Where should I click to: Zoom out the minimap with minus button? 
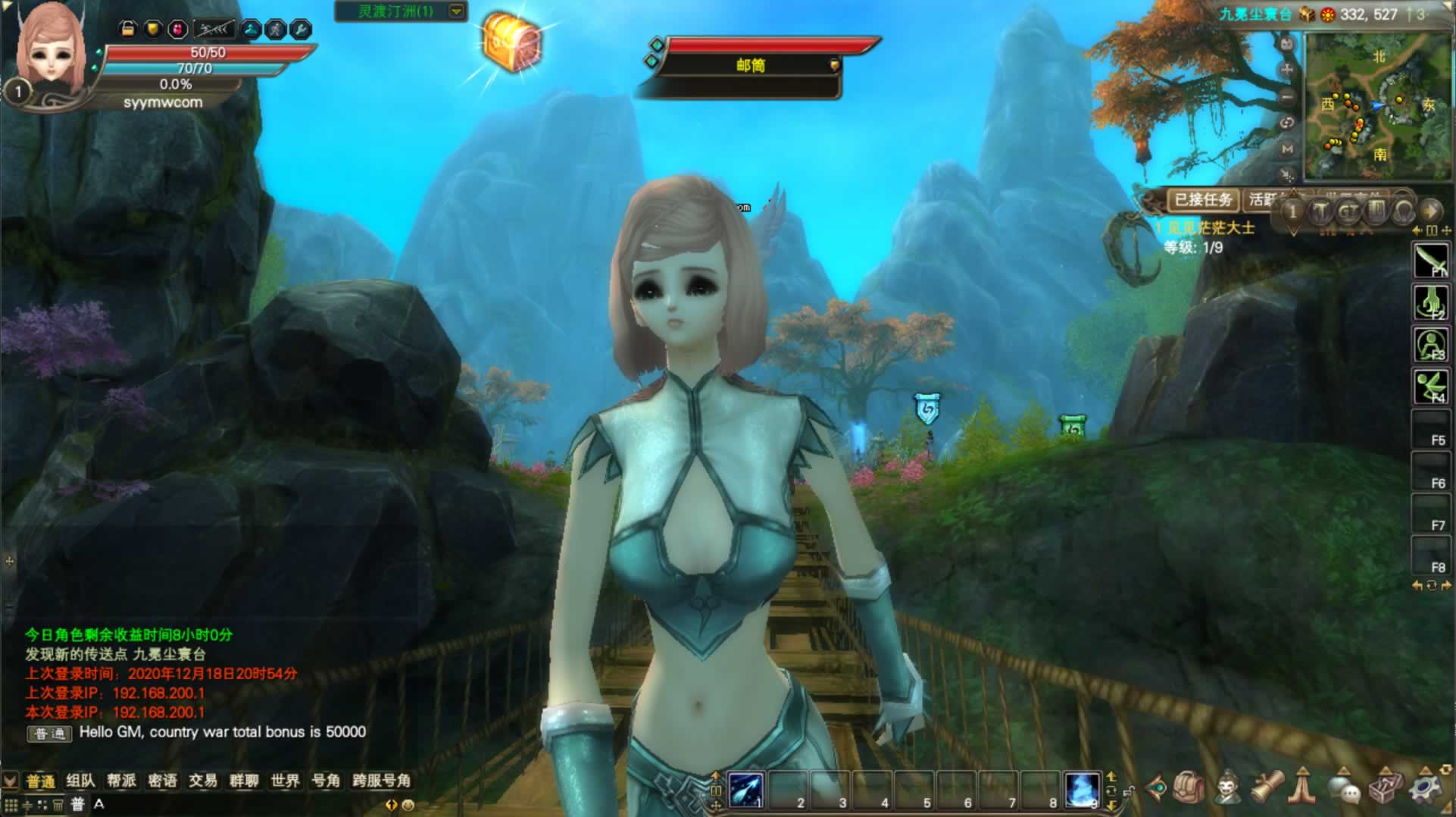click(x=1287, y=97)
